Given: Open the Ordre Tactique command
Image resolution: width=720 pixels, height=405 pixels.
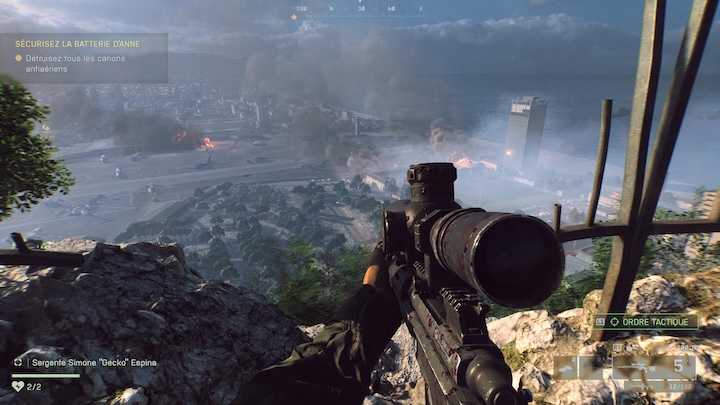Looking at the screenshot, I should click(x=644, y=322).
